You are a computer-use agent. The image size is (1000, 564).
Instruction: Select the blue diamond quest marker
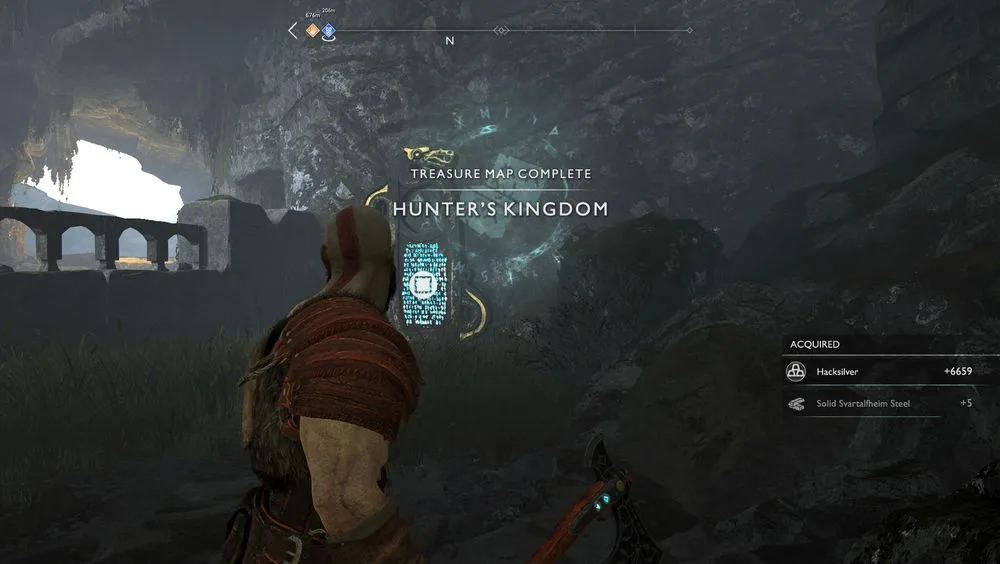328,31
